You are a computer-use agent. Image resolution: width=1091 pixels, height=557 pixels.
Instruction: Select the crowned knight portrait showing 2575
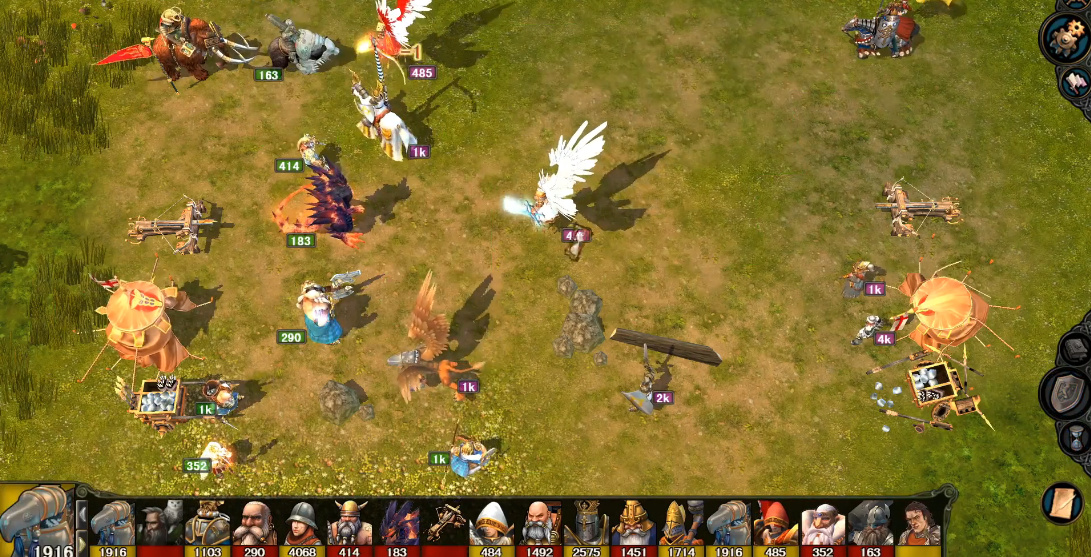587,524
